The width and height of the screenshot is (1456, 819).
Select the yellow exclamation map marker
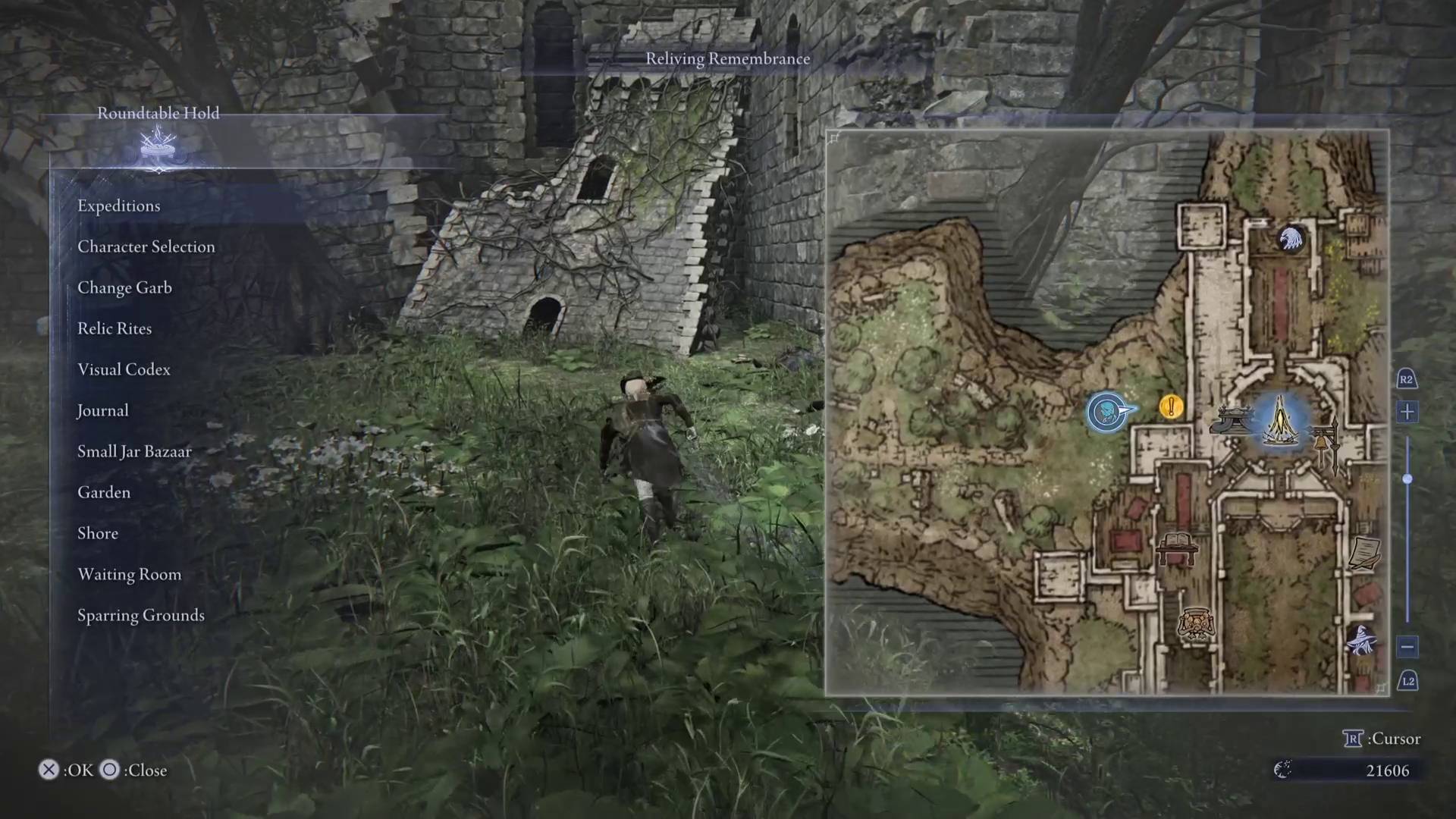click(x=1171, y=407)
